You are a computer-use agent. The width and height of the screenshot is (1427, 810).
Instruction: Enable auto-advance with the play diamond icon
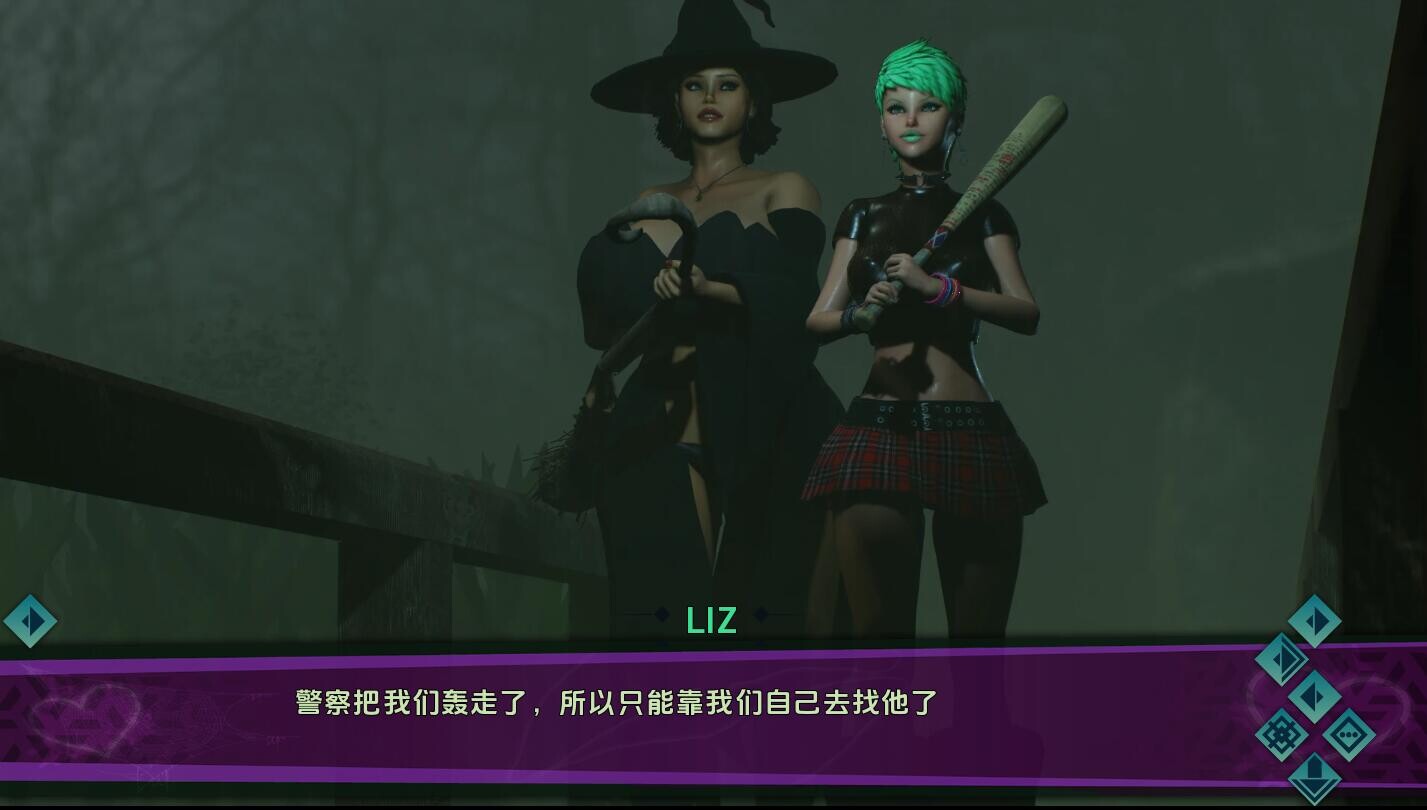(x=1315, y=696)
